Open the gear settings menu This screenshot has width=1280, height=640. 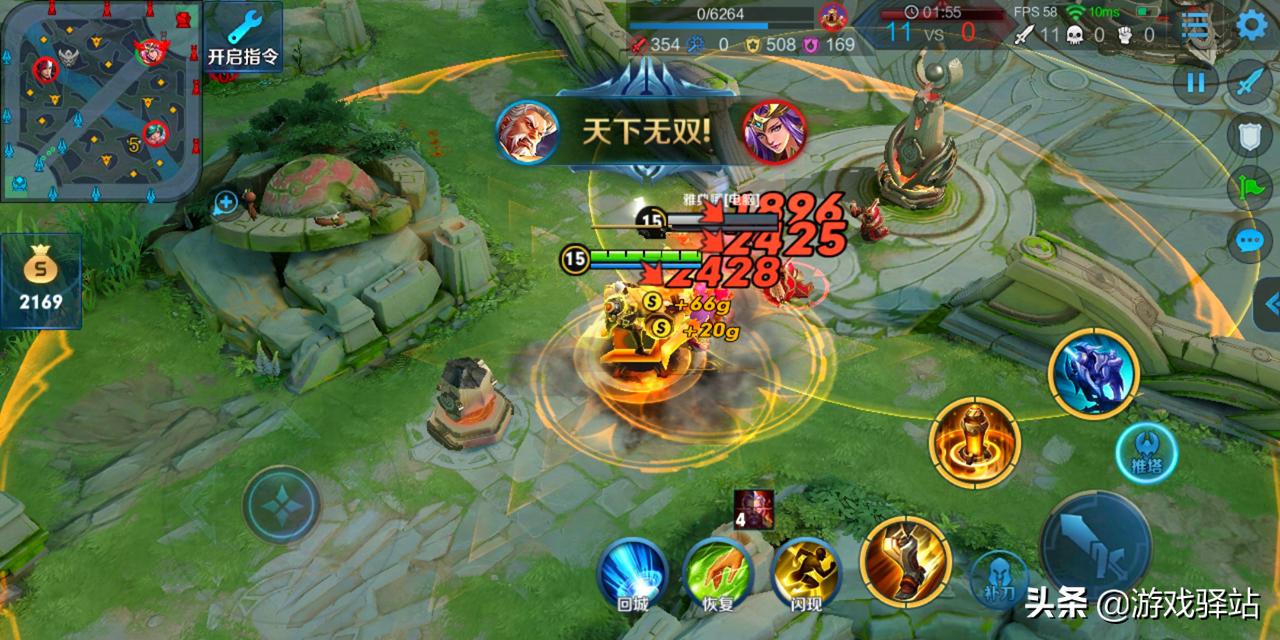tap(1251, 25)
